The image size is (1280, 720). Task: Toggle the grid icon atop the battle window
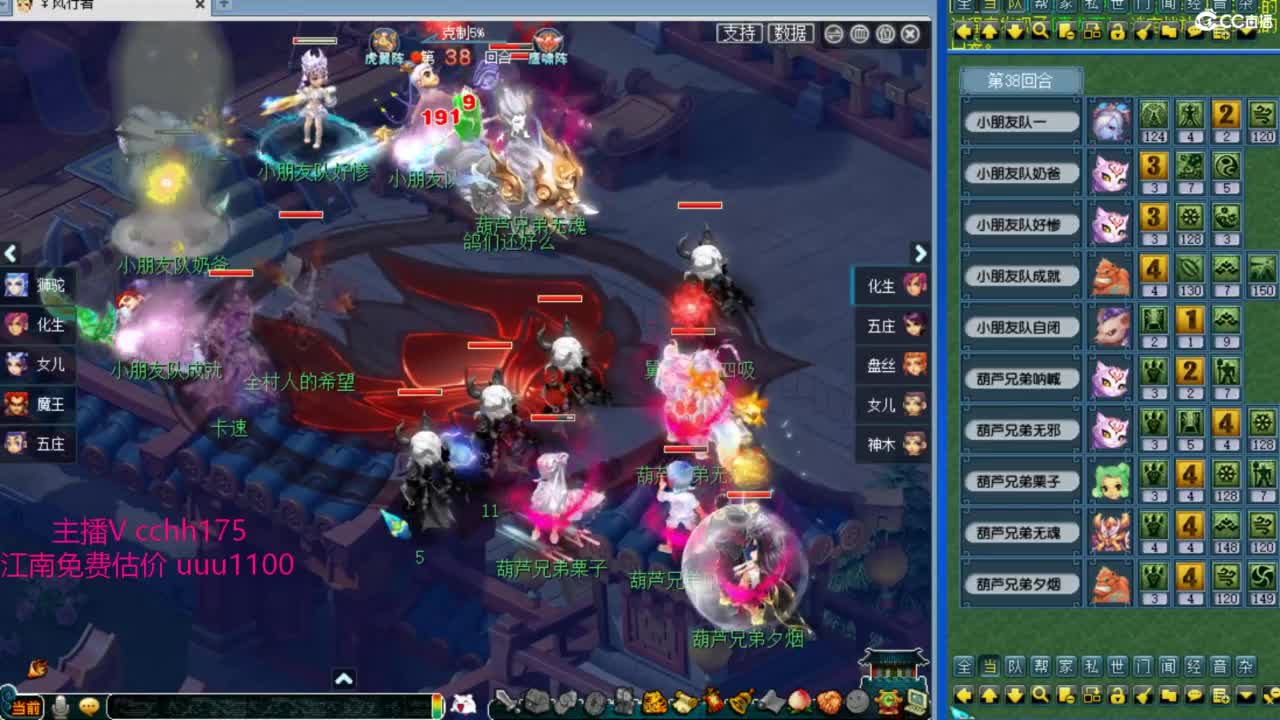tap(860, 34)
